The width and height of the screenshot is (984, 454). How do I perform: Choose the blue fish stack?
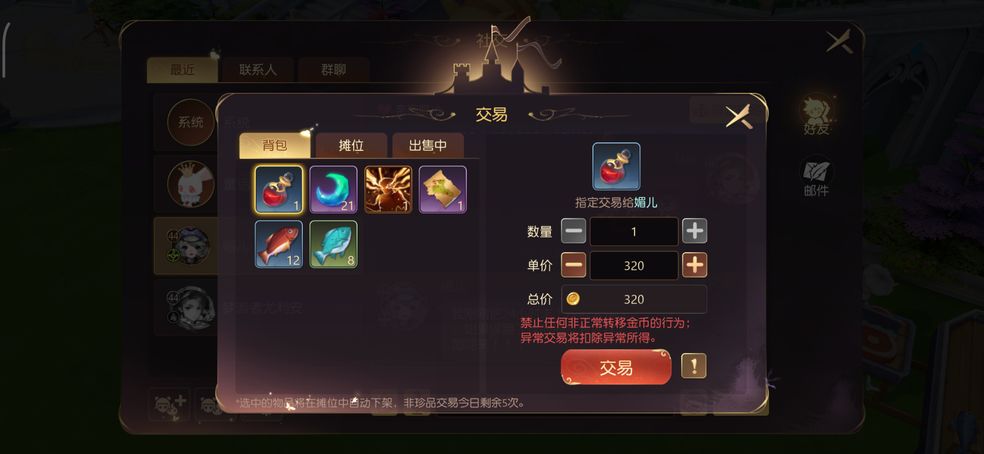[333, 245]
